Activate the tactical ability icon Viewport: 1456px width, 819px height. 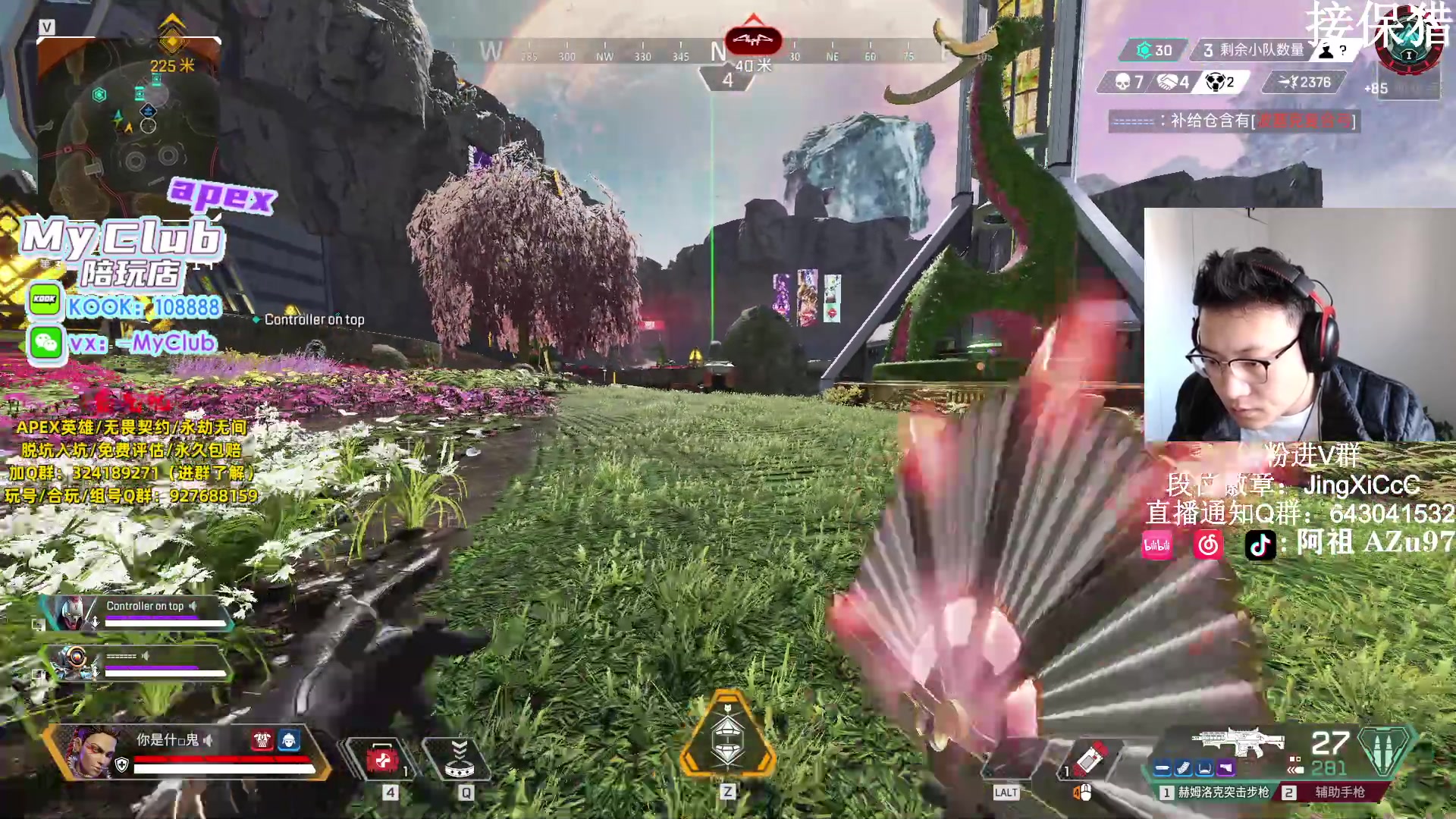coord(459,759)
